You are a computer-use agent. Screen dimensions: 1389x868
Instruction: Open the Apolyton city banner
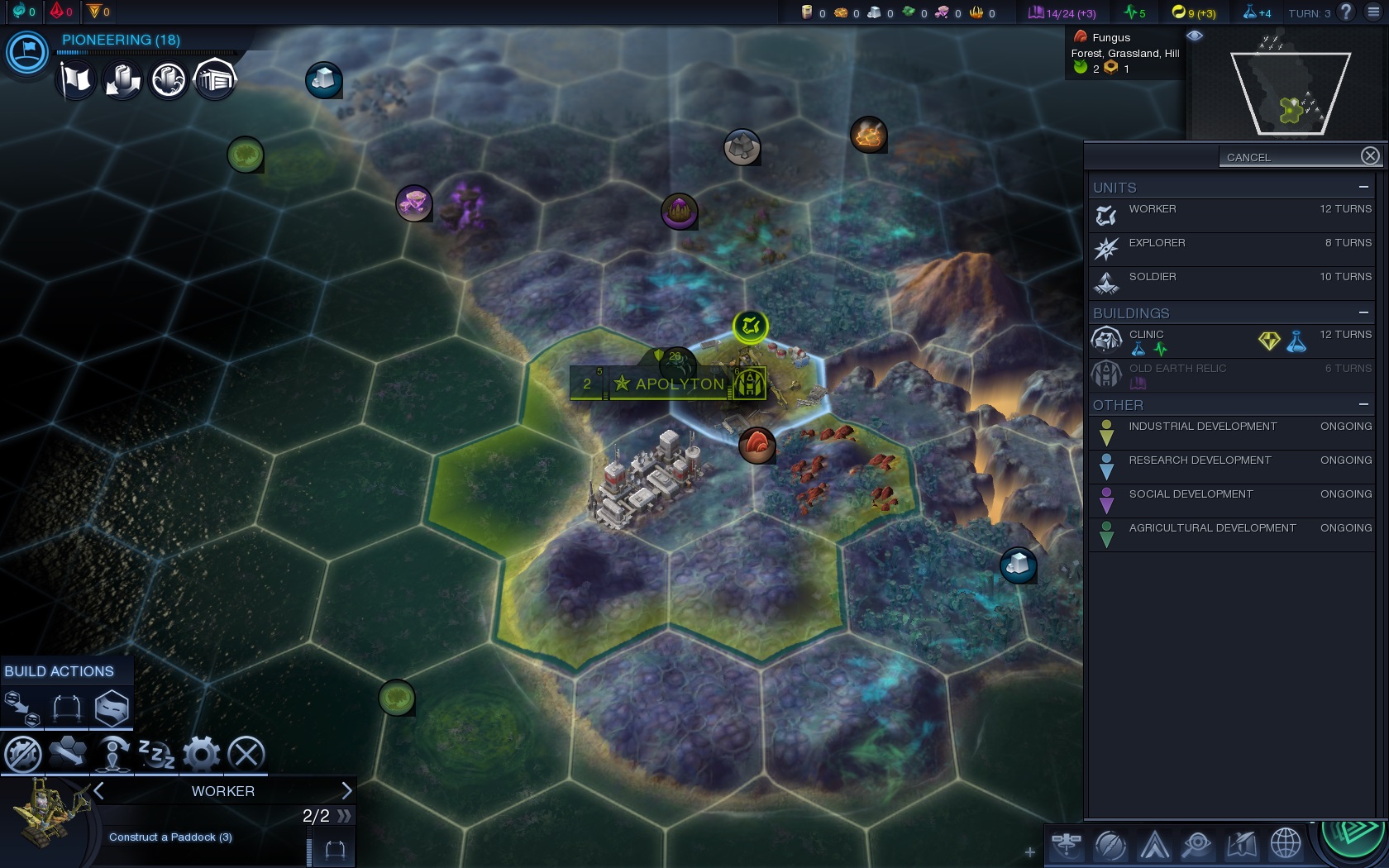pyautogui.click(x=678, y=384)
